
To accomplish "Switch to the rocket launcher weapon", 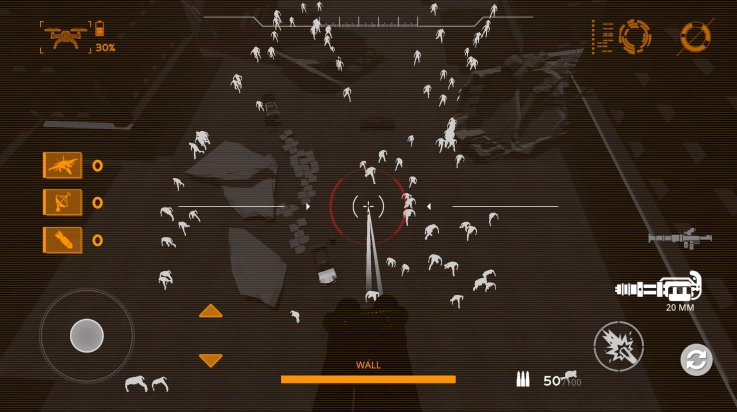I will [679, 238].
